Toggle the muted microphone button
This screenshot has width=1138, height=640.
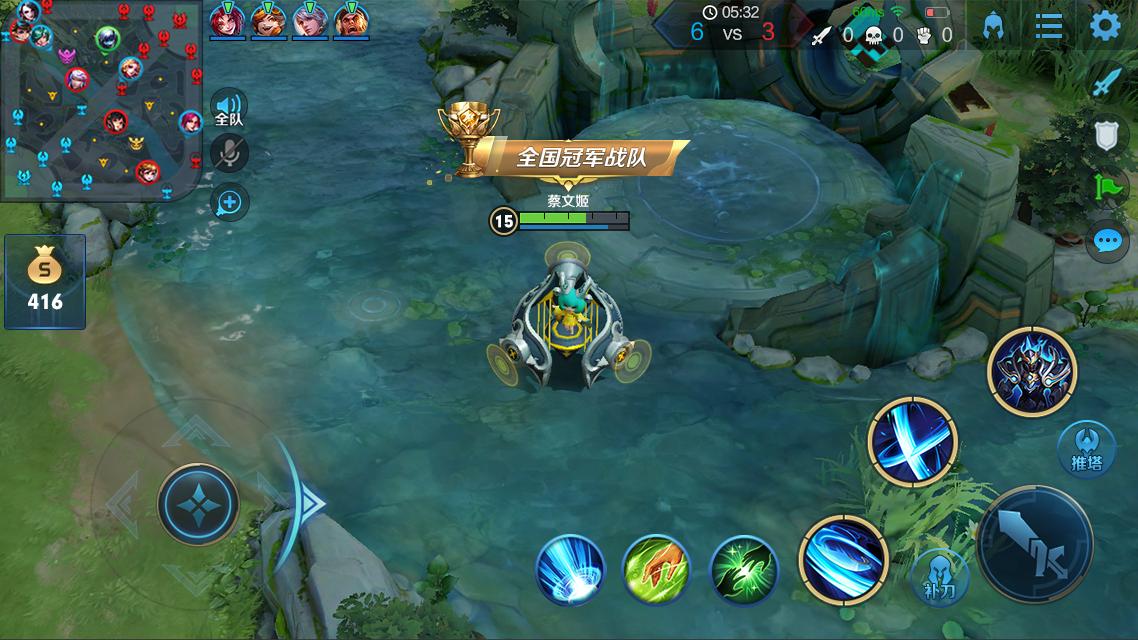coord(230,153)
